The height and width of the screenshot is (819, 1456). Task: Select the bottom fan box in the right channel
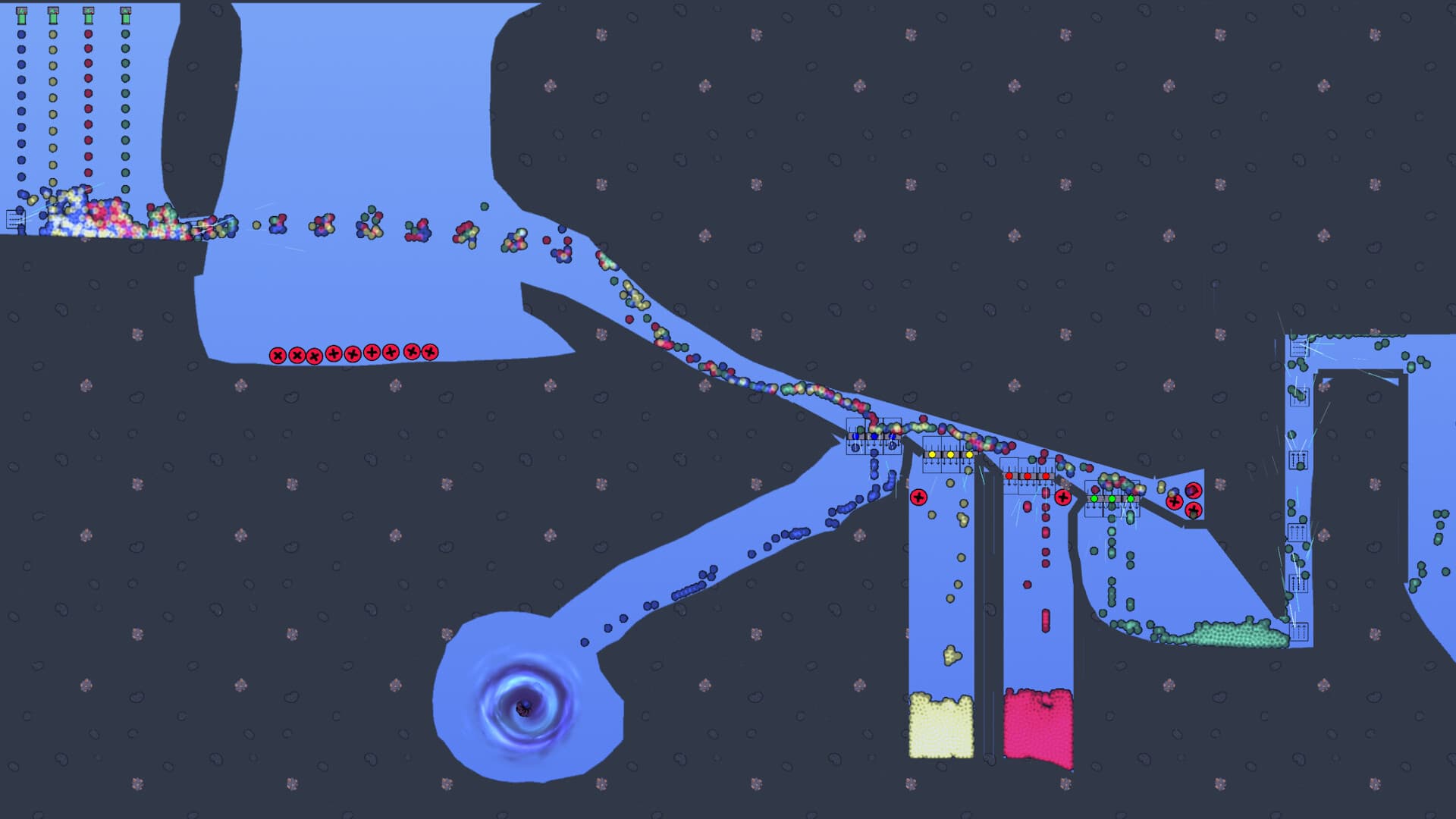point(1299,629)
